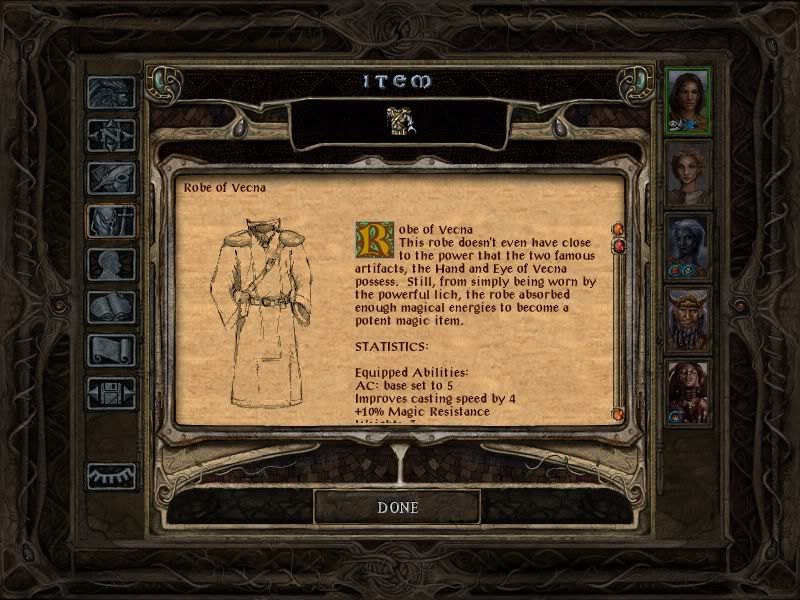Close the item description with DONE
This screenshot has width=800, height=600.
pos(397,507)
